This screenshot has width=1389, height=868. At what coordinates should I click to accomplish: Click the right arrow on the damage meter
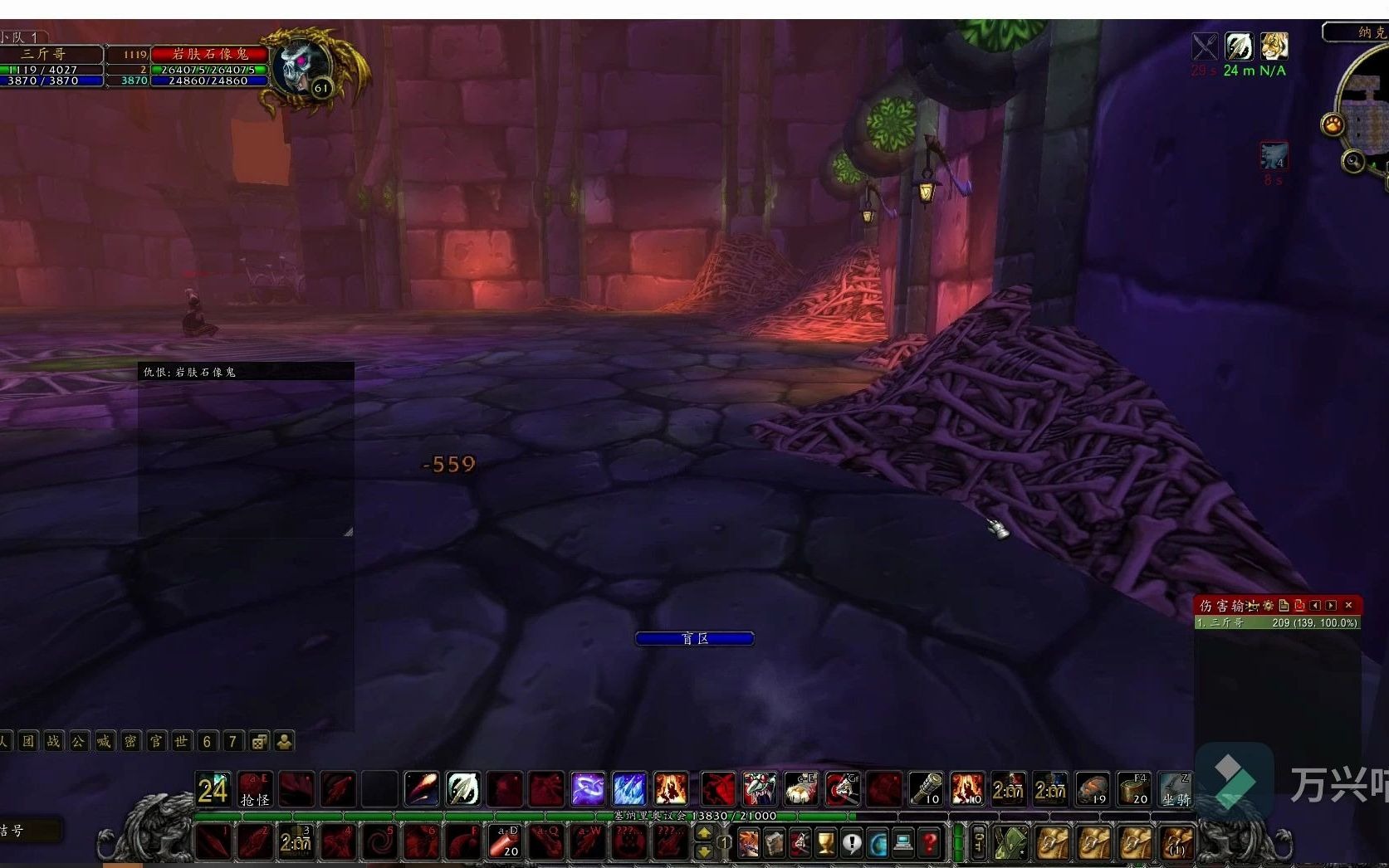1330,605
